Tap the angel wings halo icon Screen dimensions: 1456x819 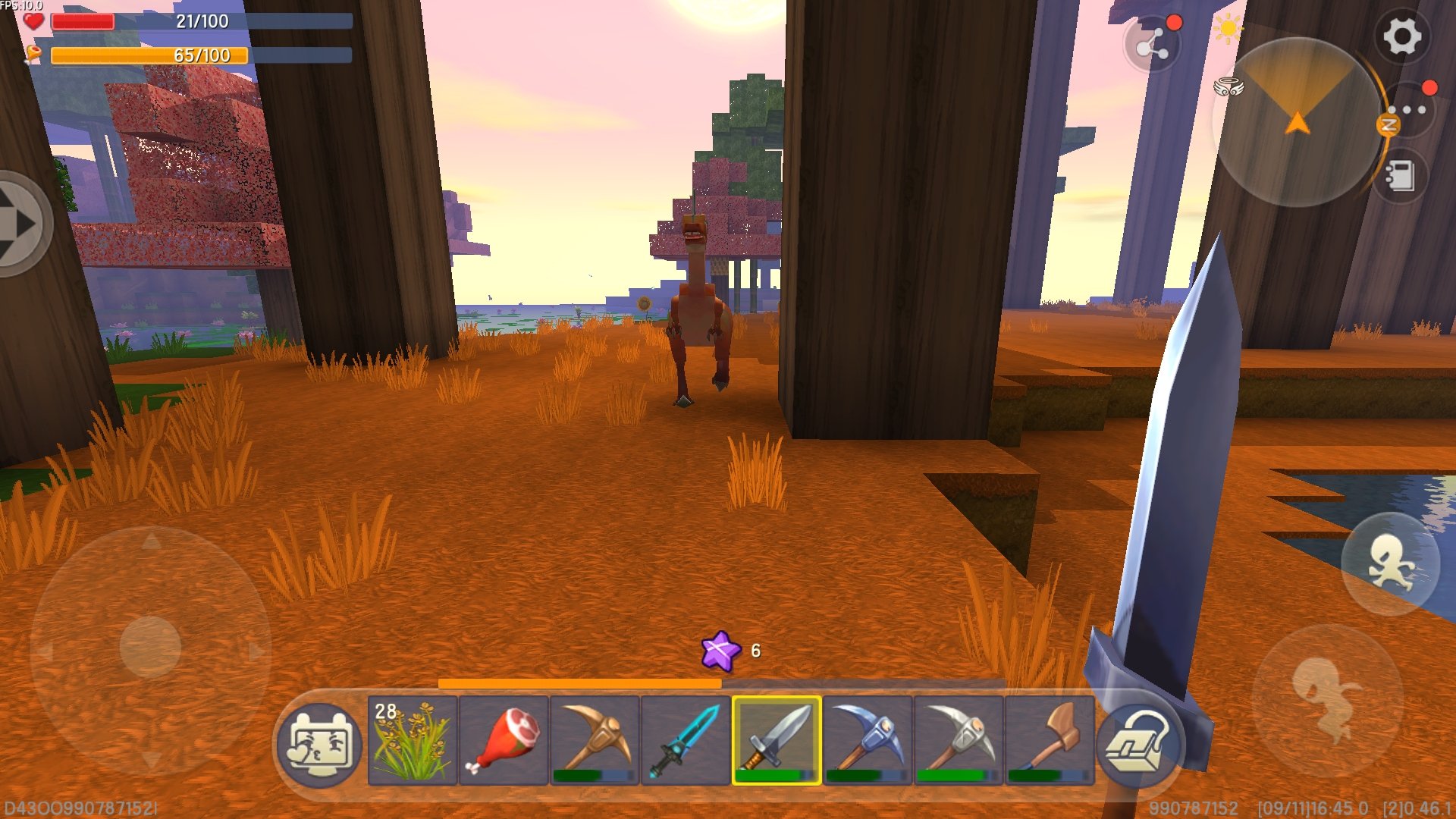pyautogui.click(x=1228, y=87)
